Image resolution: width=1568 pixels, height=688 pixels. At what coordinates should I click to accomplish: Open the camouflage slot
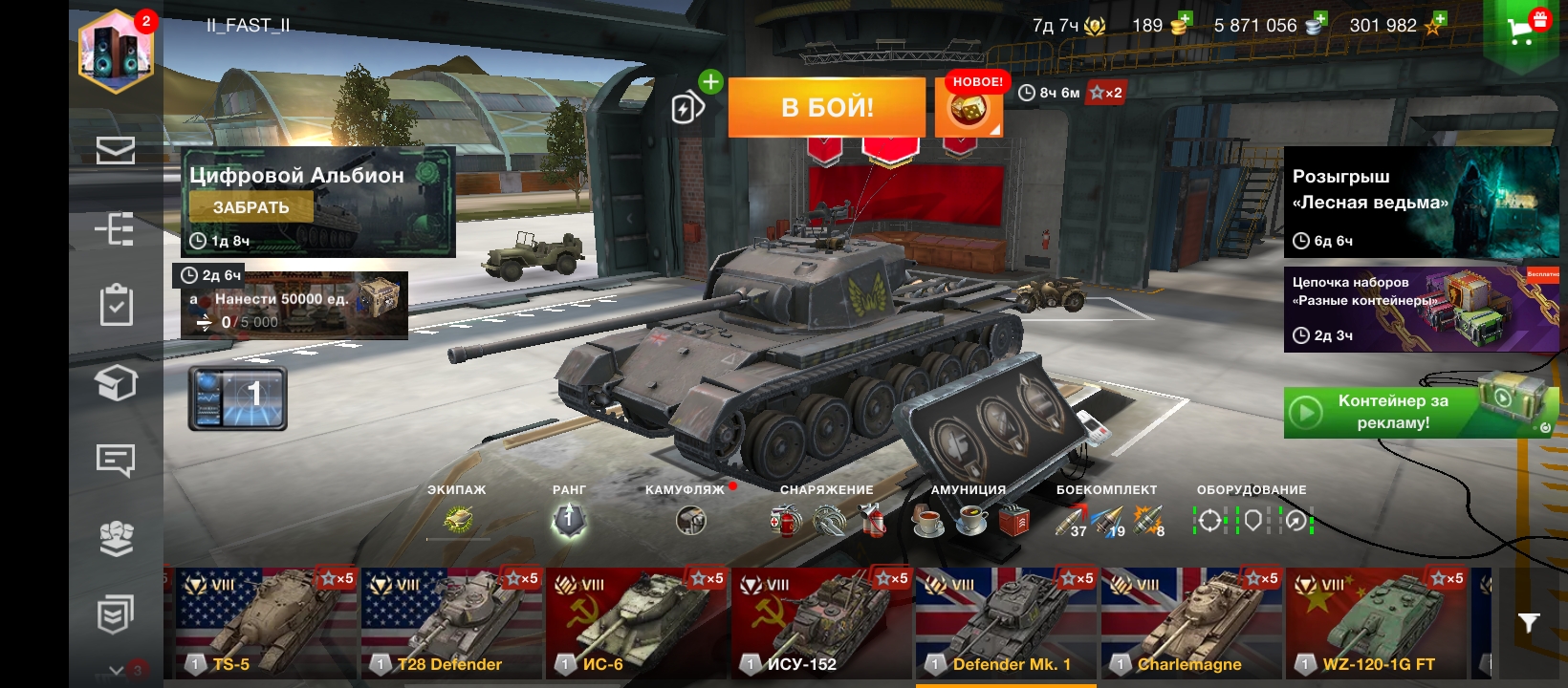(x=690, y=520)
